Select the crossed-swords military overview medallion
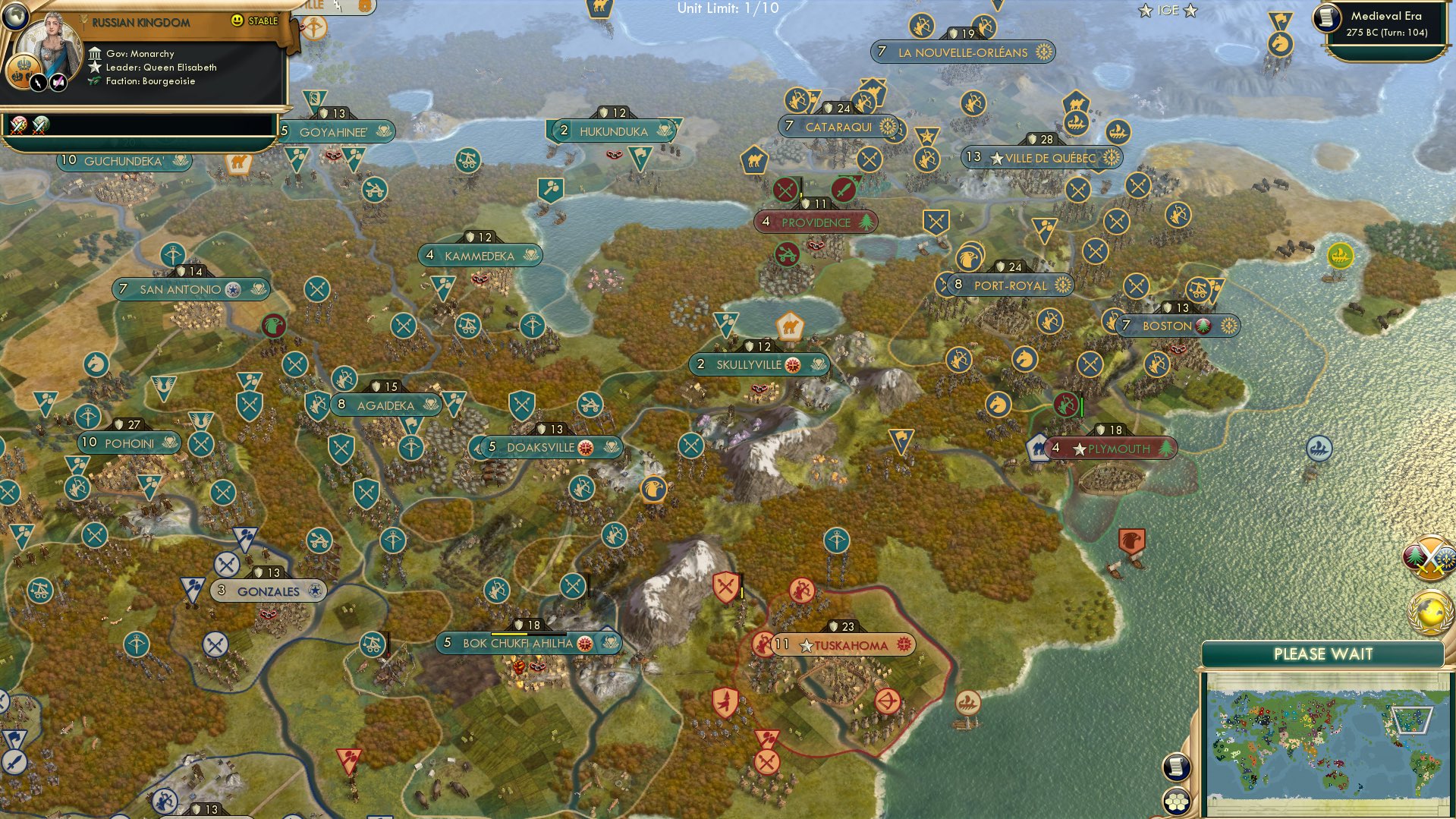The width and height of the screenshot is (1456, 819). pyautogui.click(x=1429, y=556)
